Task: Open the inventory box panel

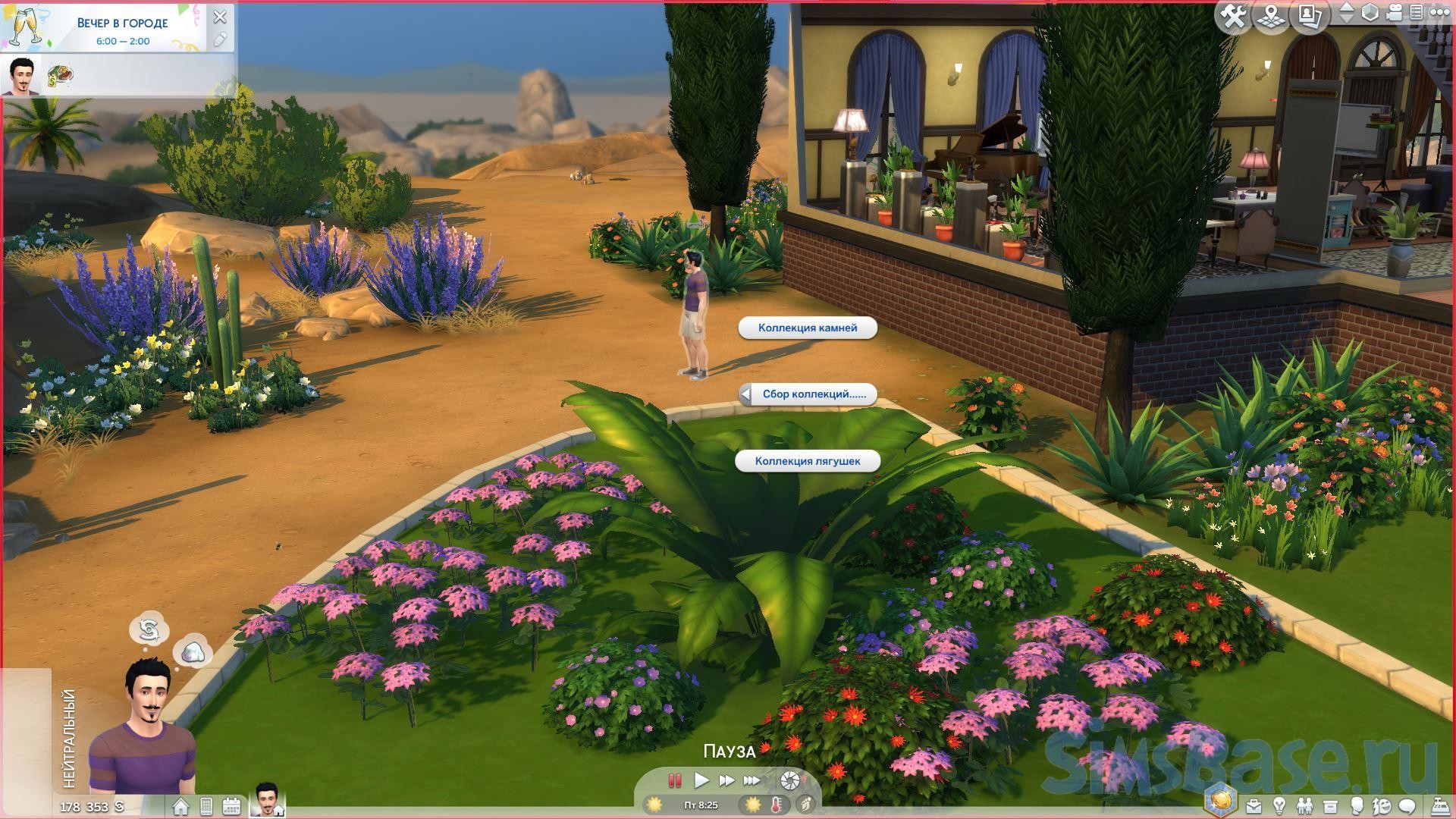Action: coord(1330,806)
